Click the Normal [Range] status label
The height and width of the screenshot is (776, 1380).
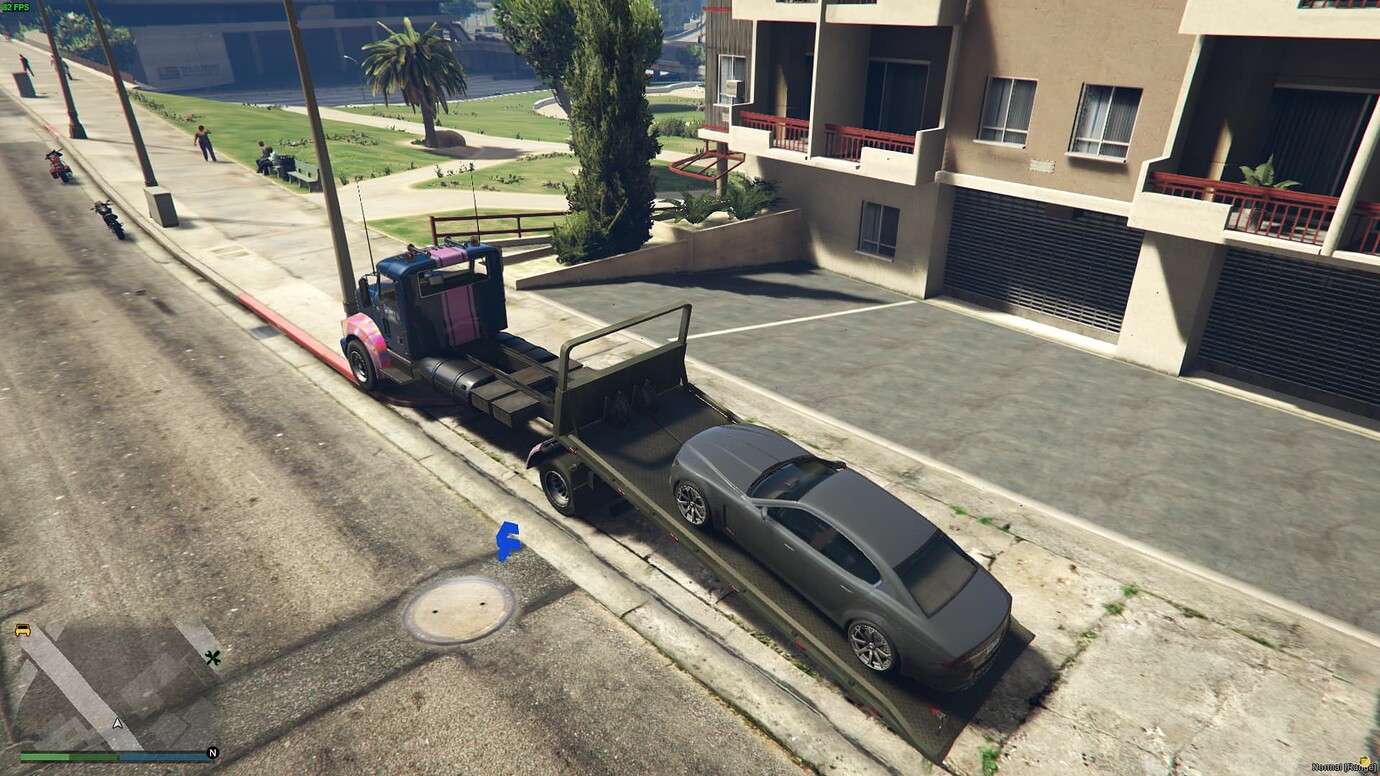tap(1340, 766)
